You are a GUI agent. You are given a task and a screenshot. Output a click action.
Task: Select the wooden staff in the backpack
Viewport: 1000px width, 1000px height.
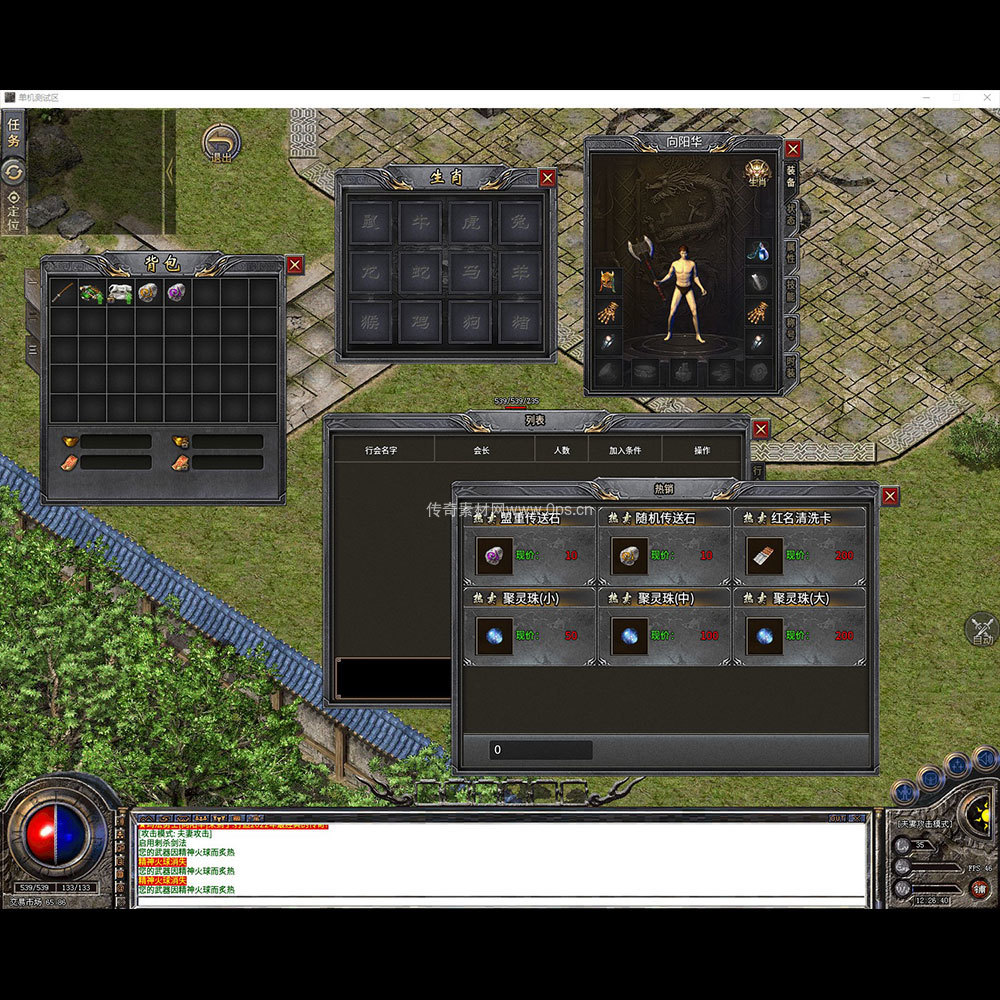coord(64,293)
